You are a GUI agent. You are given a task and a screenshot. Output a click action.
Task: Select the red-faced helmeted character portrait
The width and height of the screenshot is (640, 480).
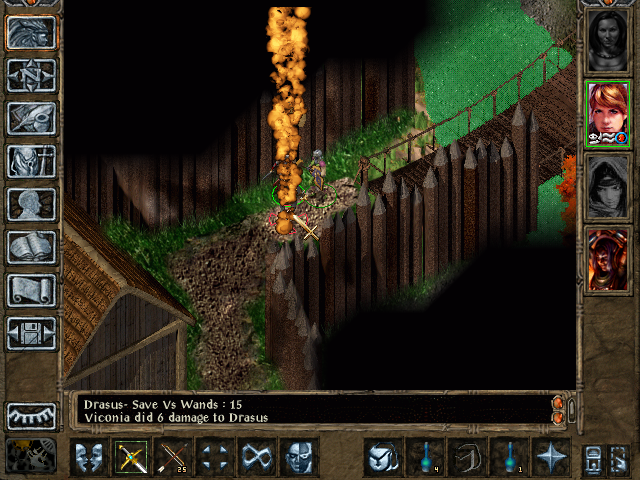point(607,259)
